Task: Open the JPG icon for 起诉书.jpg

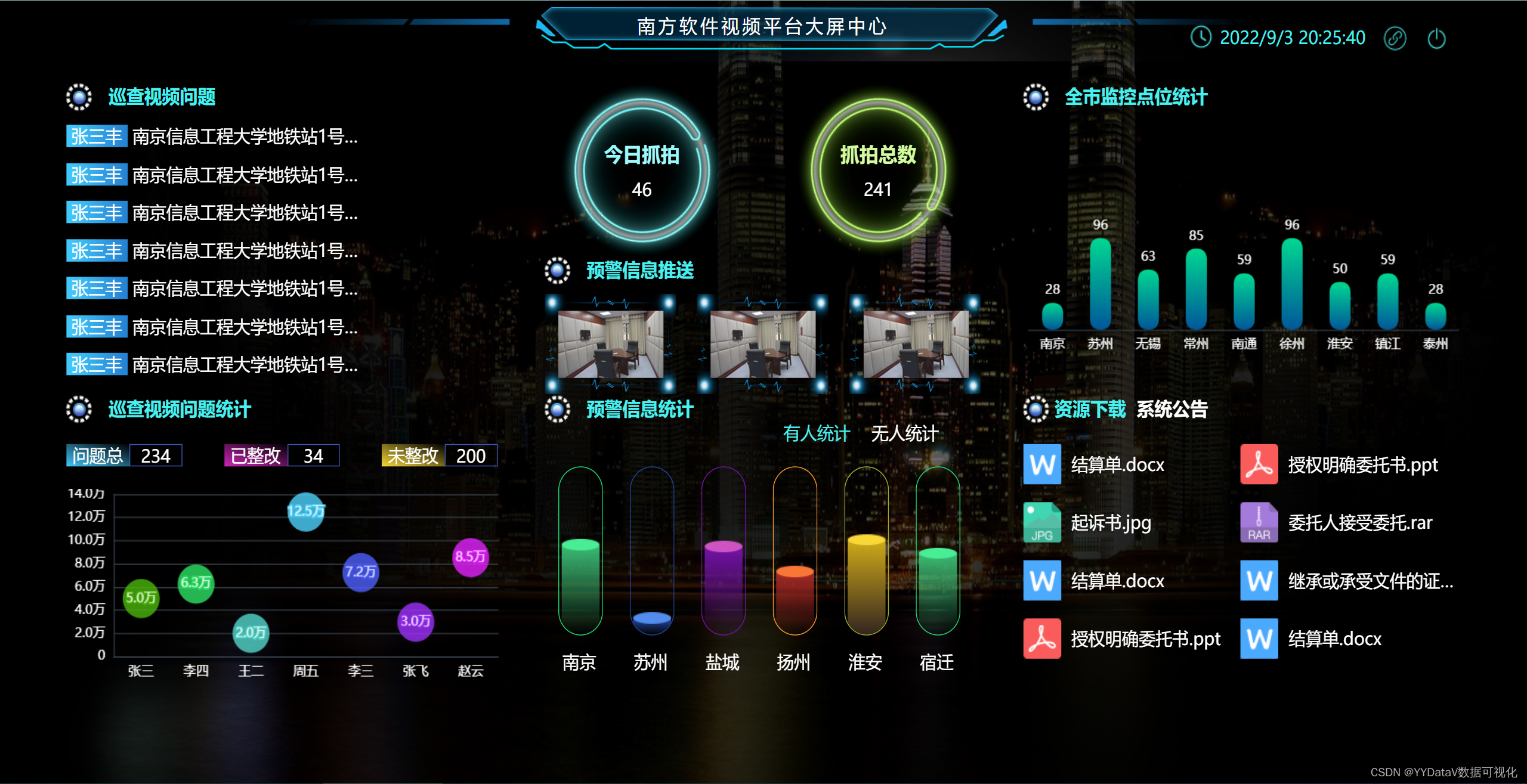Action: [1041, 522]
